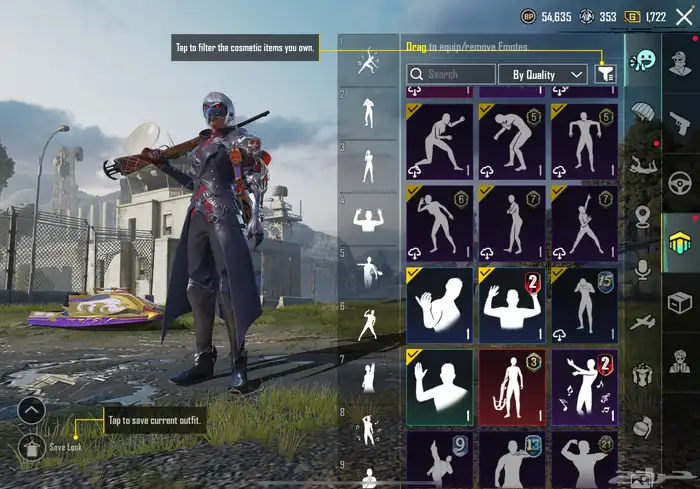Select the flexing arms emote in slot 4
700x489 pixels.
coord(368,222)
